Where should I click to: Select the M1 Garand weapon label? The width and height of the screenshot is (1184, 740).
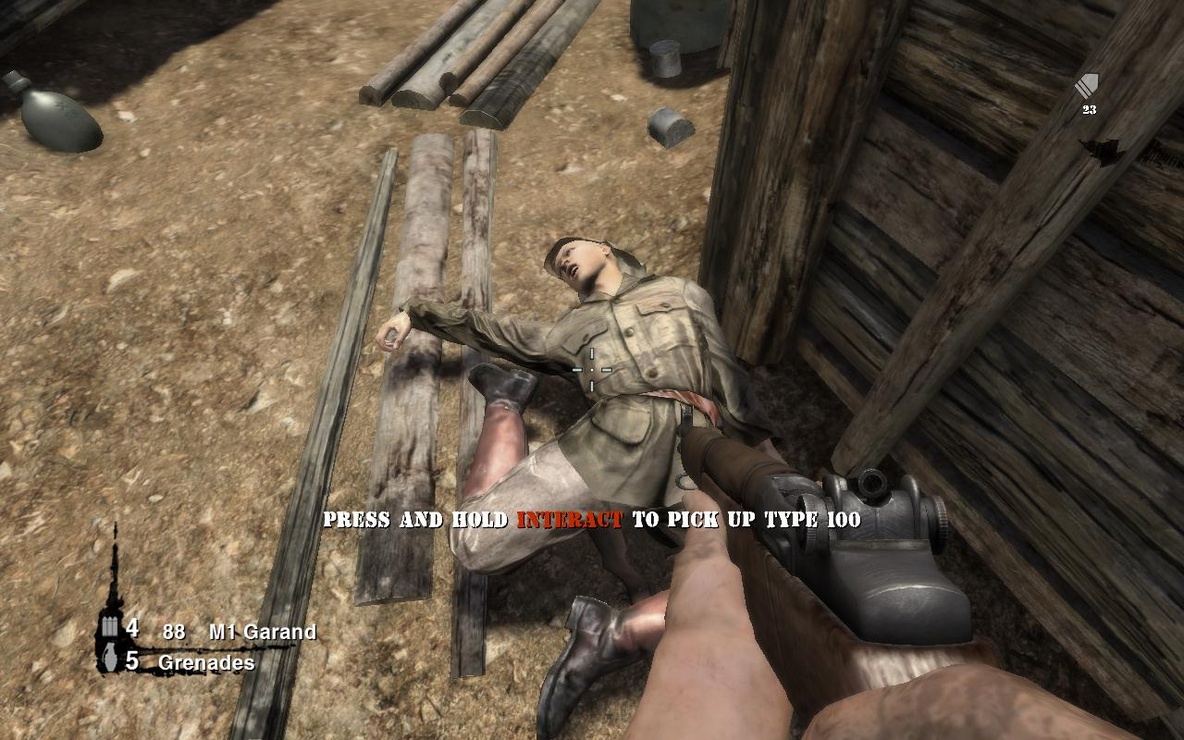pyautogui.click(x=262, y=632)
